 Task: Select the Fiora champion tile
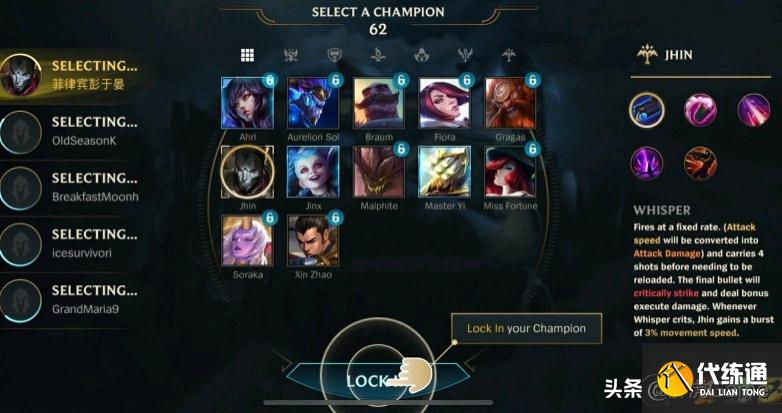(444, 103)
